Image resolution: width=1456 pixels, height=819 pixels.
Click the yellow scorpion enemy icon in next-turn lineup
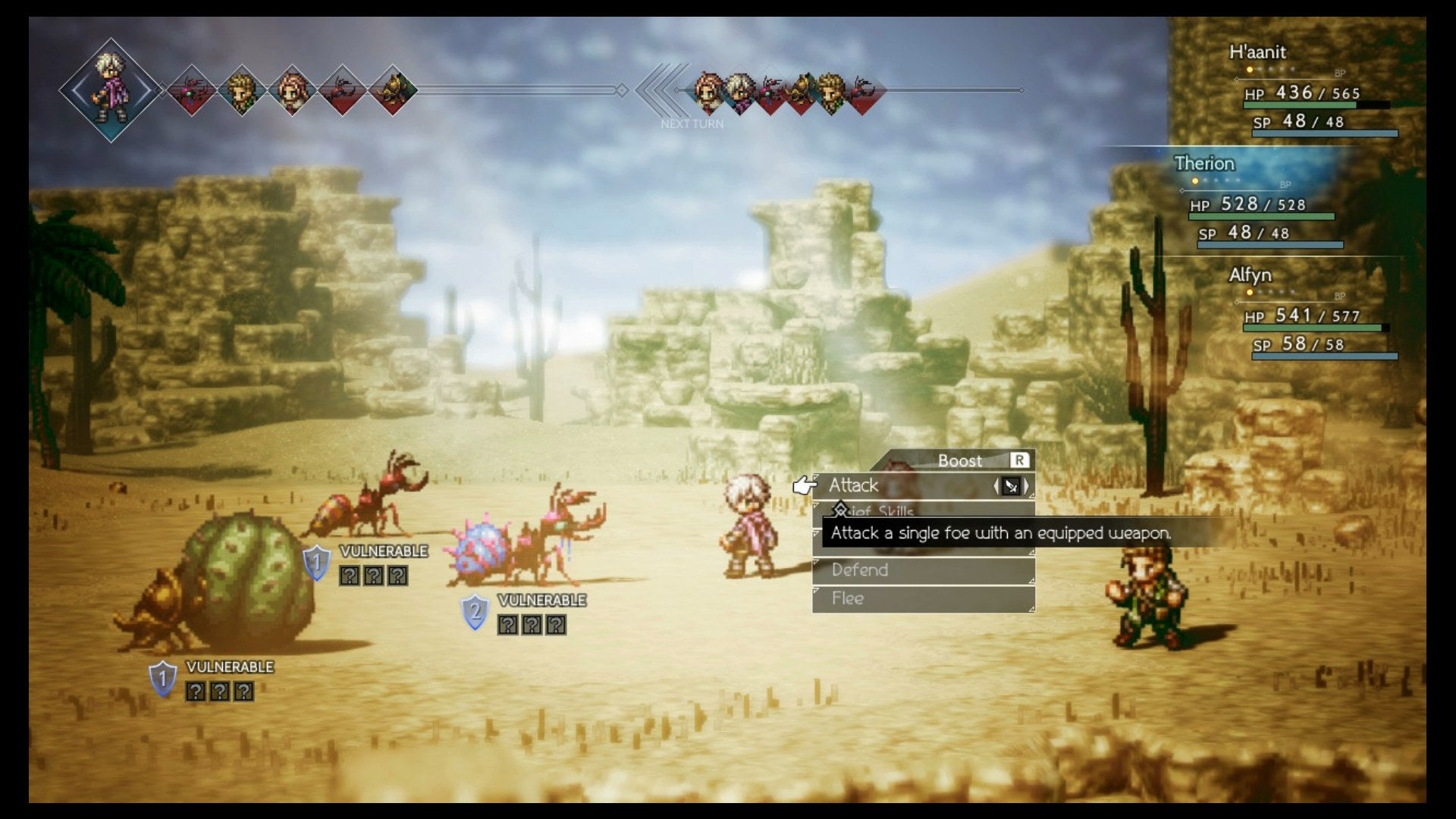801,89
